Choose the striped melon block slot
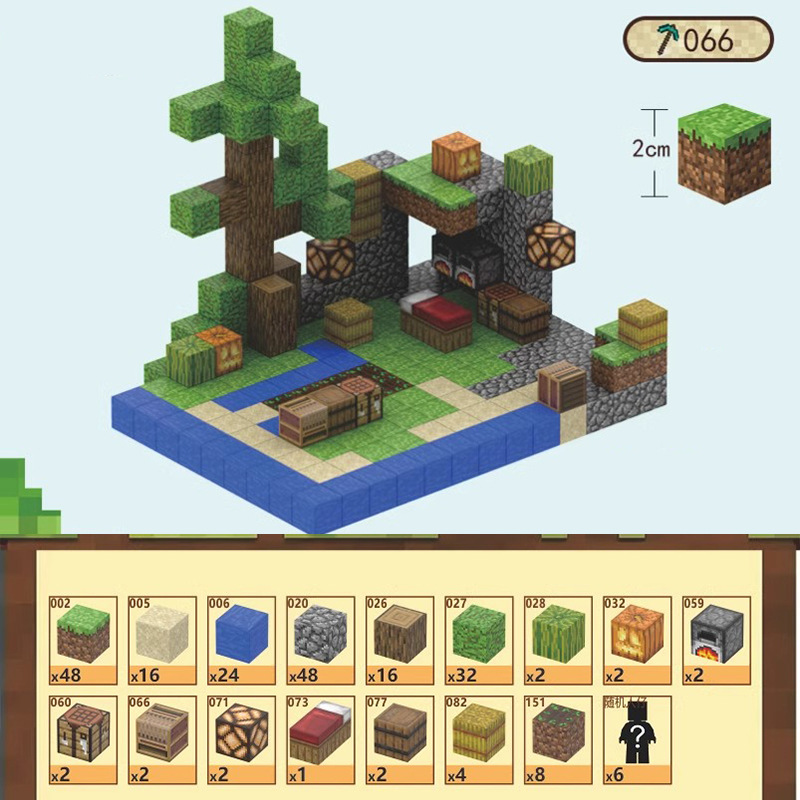Screen dimensions: 800x800 click(557, 640)
